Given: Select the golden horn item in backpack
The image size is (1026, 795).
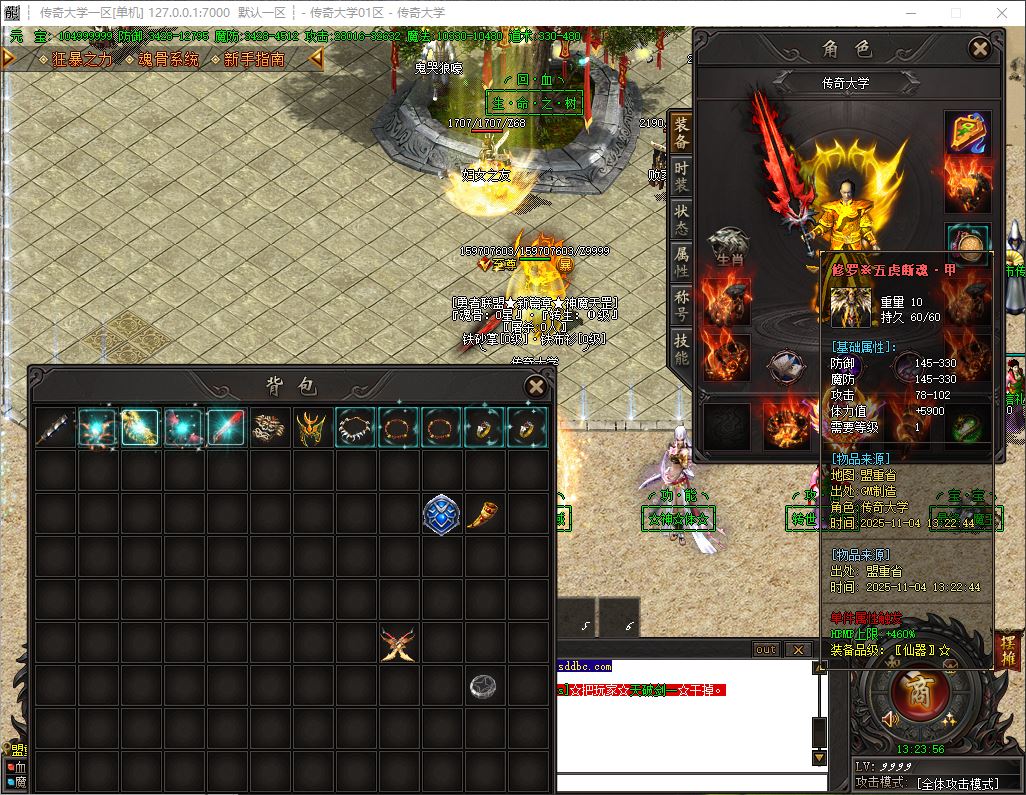Looking at the screenshot, I should pos(484,513).
